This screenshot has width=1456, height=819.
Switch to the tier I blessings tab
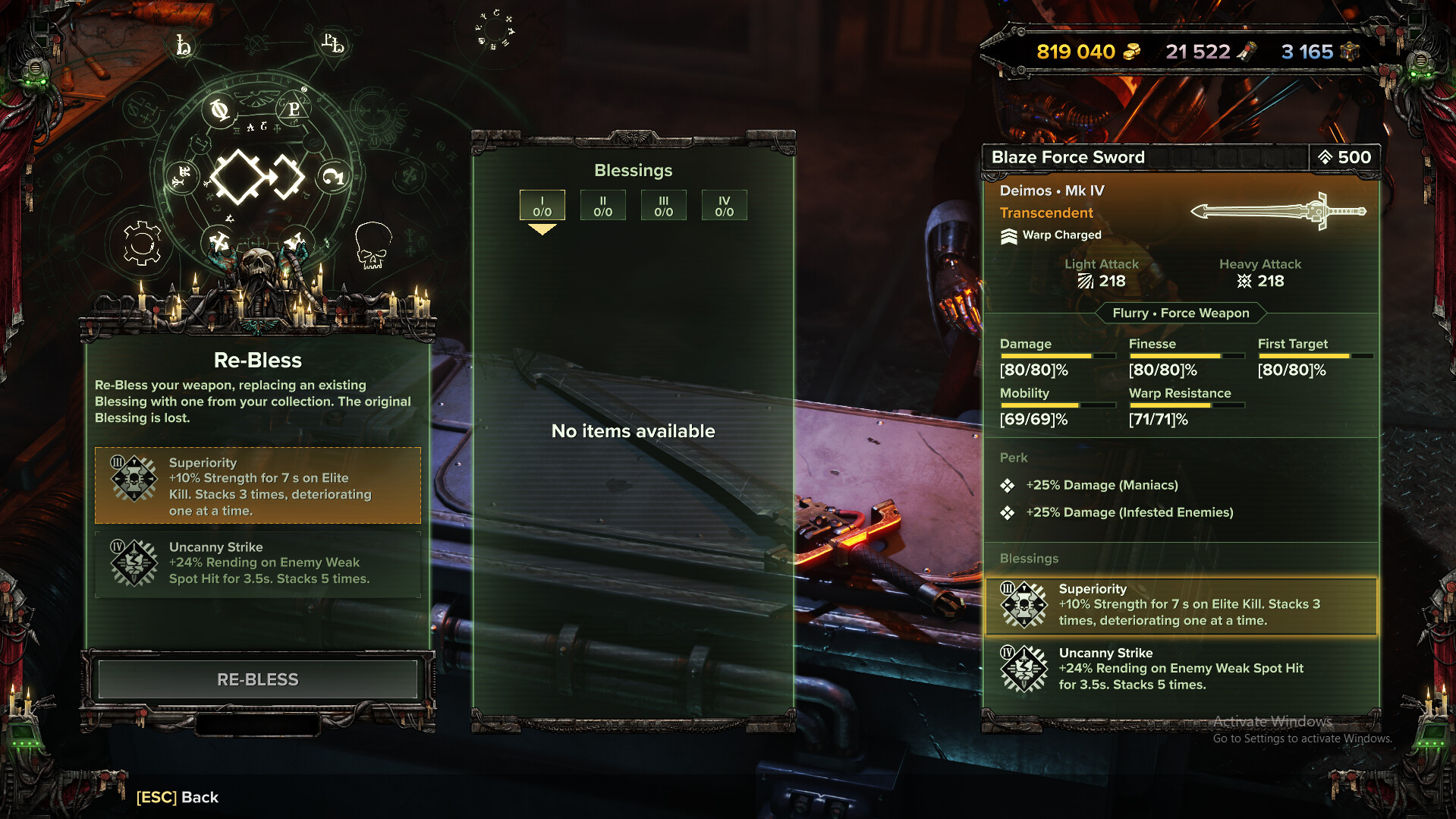(542, 206)
